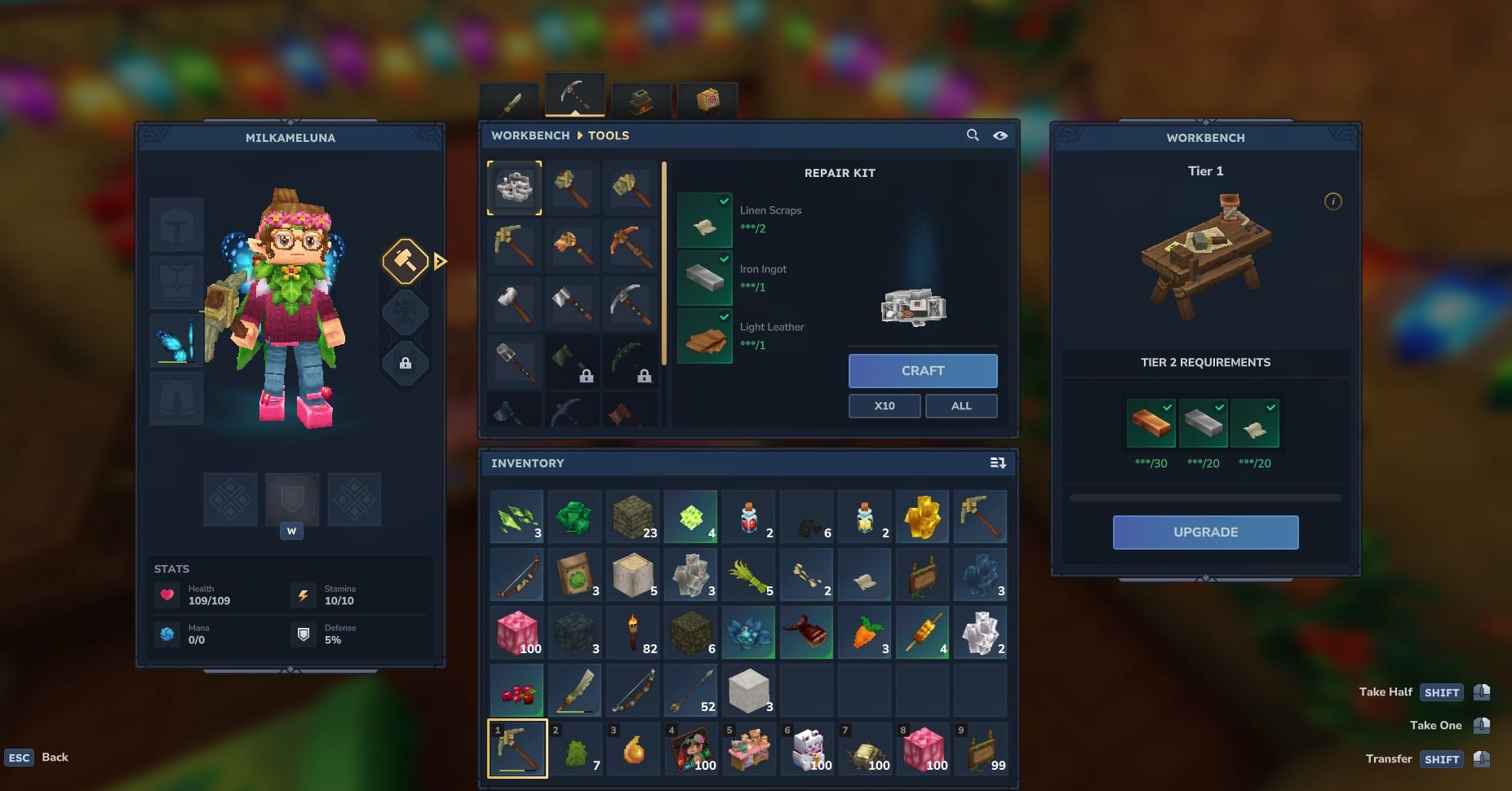Viewport: 1512px width, 791px height.
Task: Craft ALL possible repair kits
Action: pos(960,406)
